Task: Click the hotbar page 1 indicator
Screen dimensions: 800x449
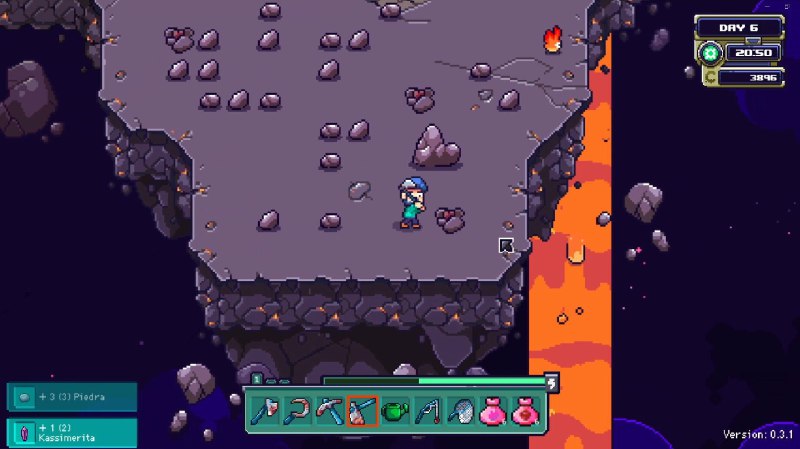Action: [257, 380]
